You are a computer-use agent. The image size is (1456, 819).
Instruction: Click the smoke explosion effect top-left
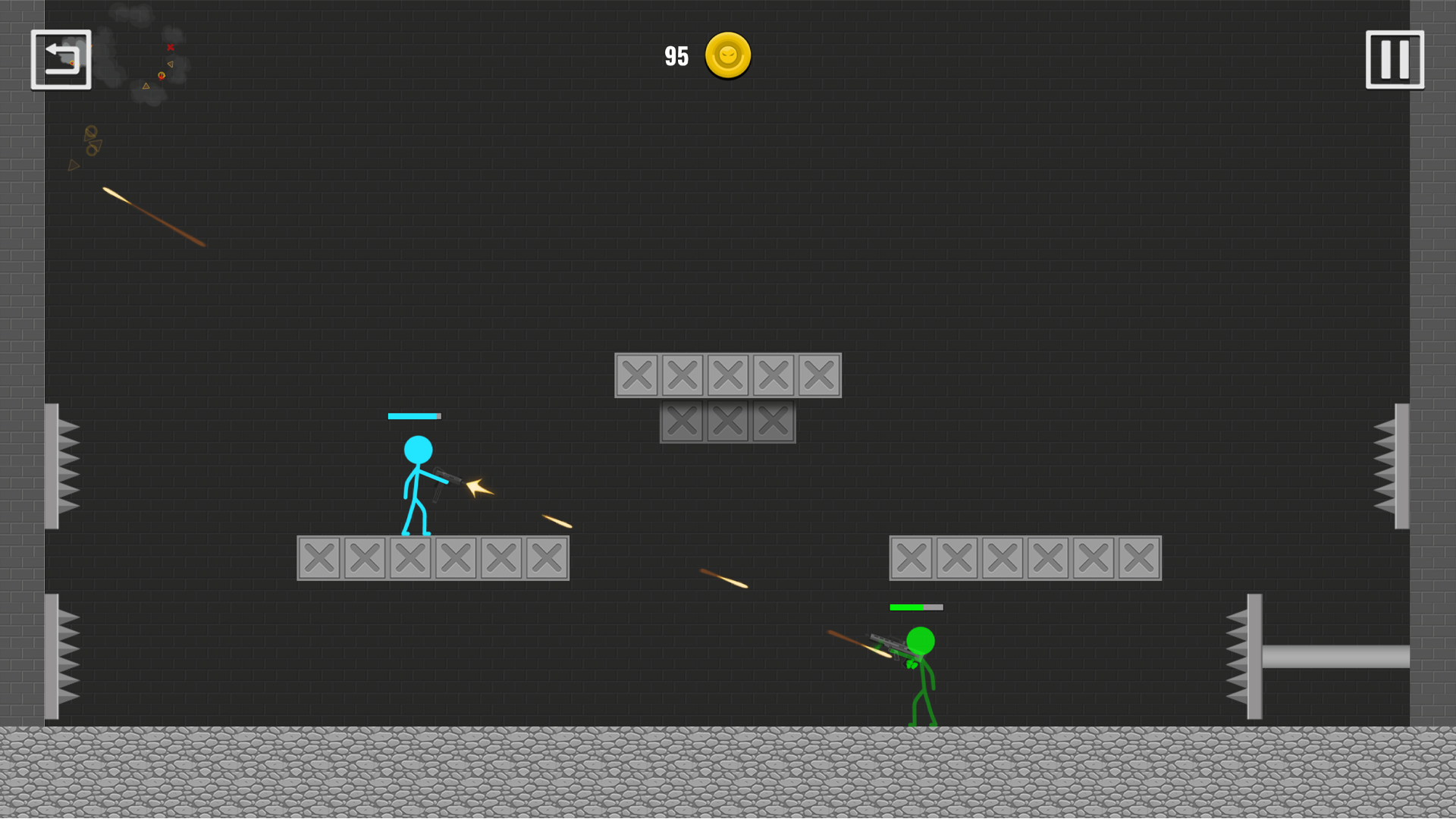[144, 53]
